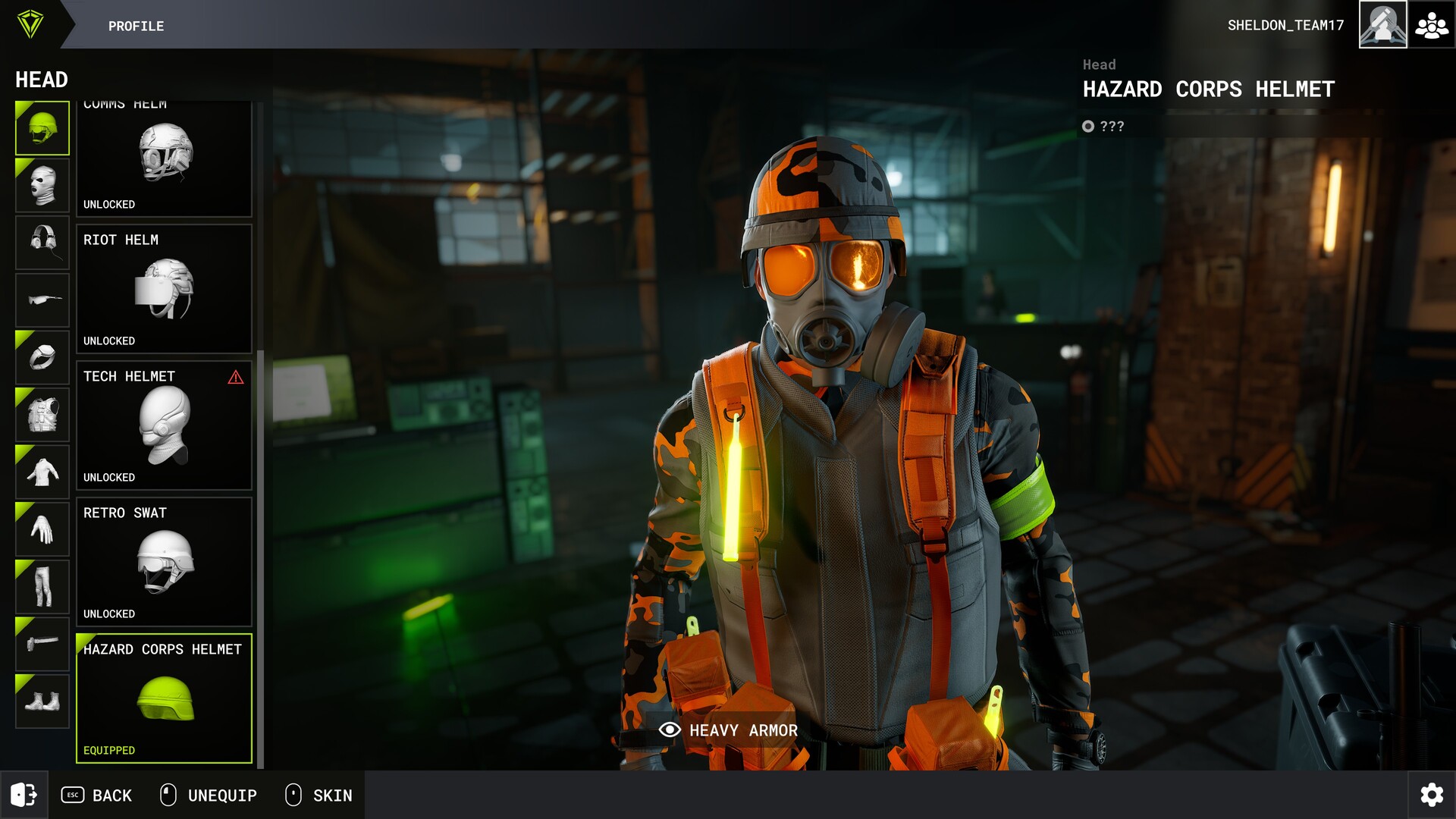This screenshot has height=819, width=1456.
Task: Open the friends group icon
Action: tap(1432, 25)
